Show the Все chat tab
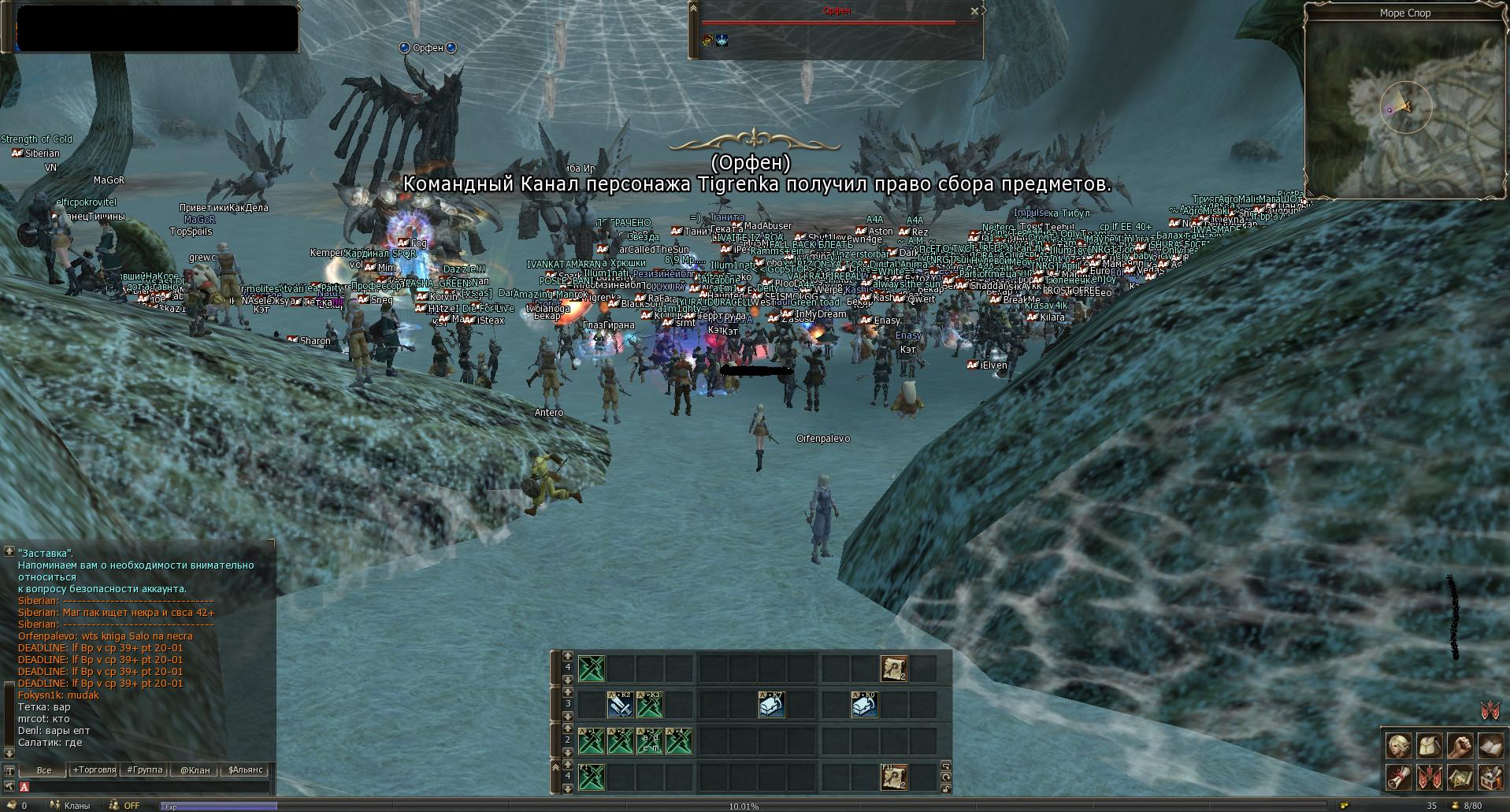The height and width of the screenshot is (812, 1510). [43, 769]
